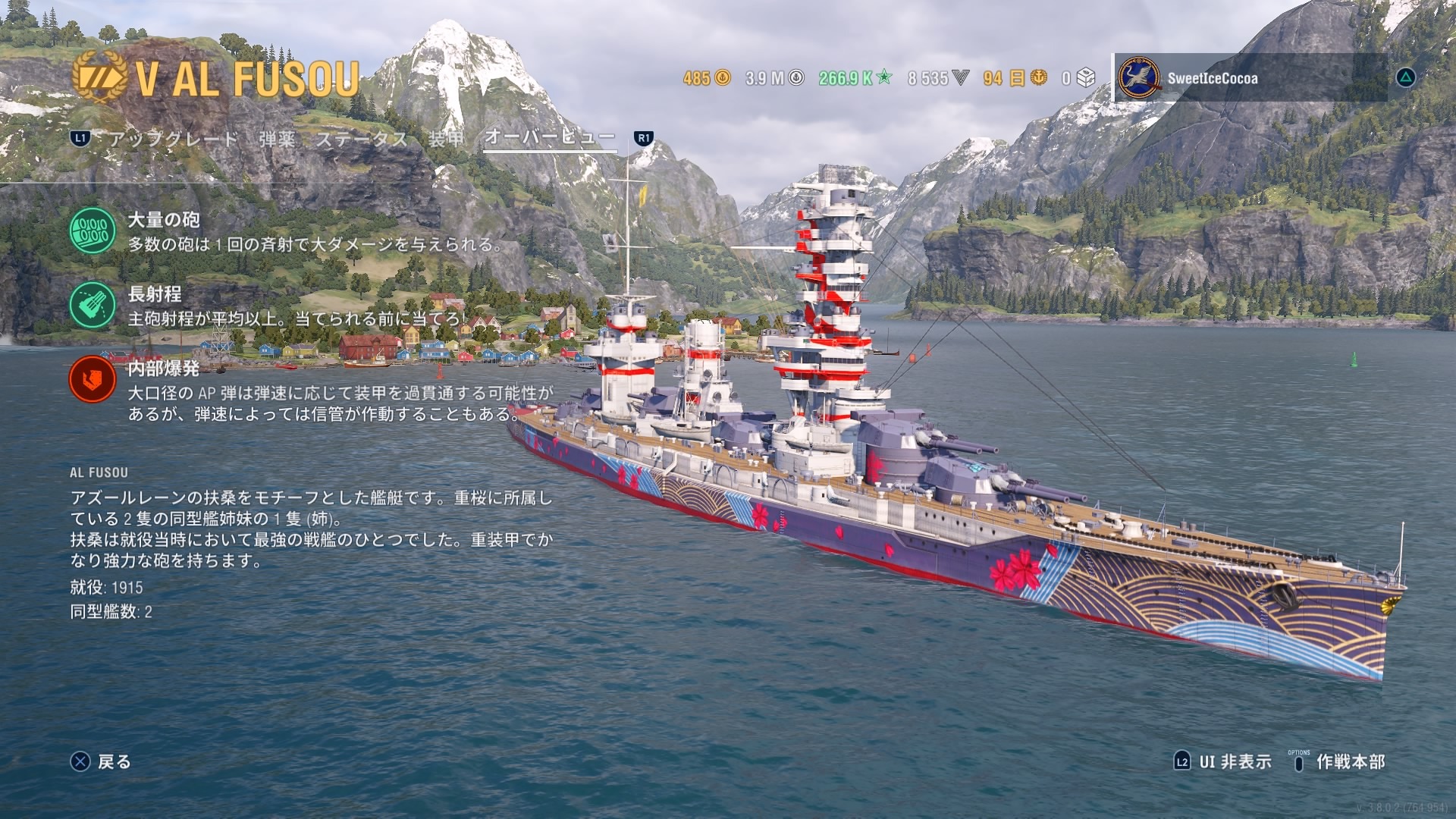Screen dimensions: 1456x819
Task: Go back with the 戻る button
Action: 102,761
